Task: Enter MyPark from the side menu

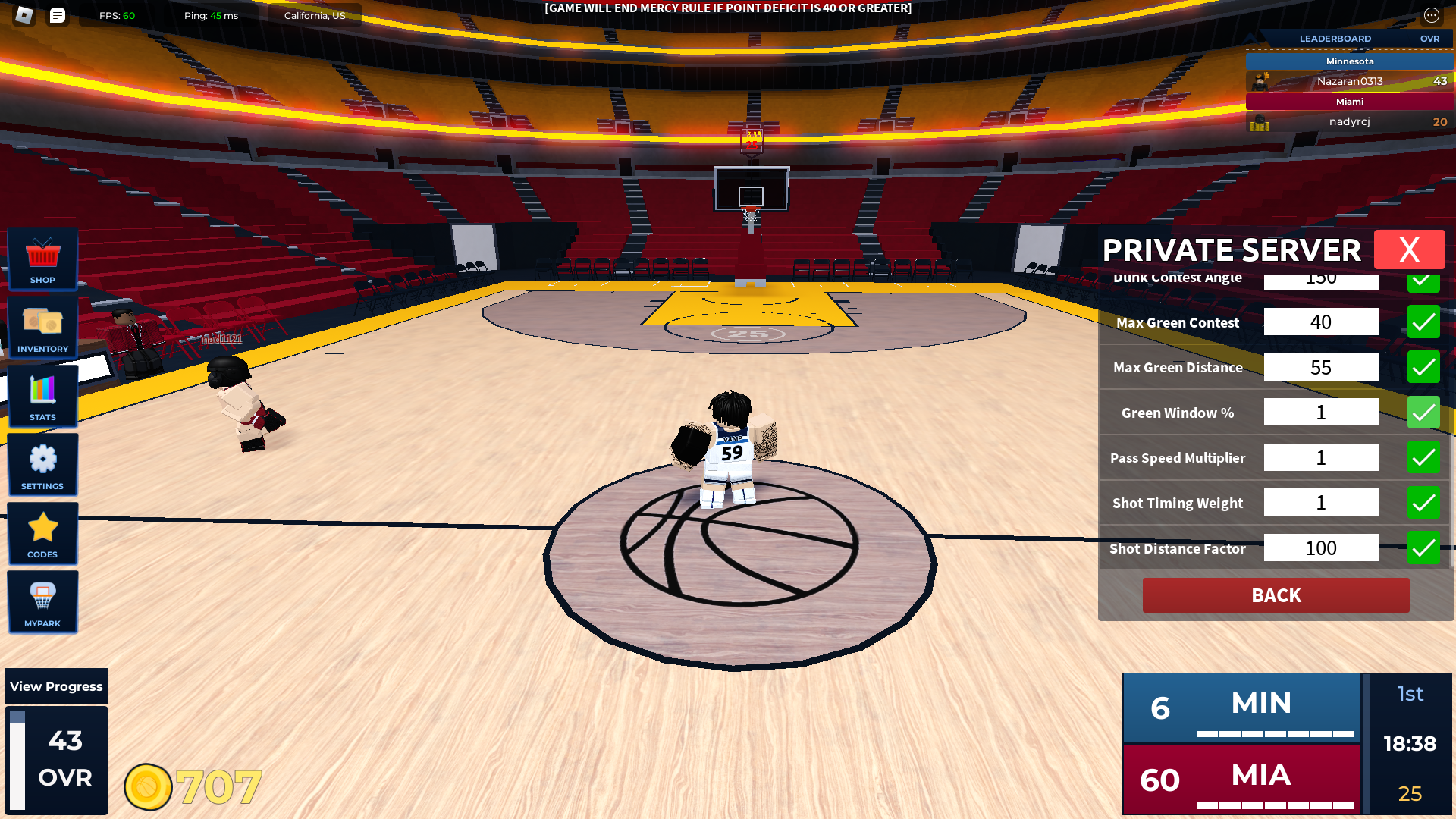Action: click(42, 602)
